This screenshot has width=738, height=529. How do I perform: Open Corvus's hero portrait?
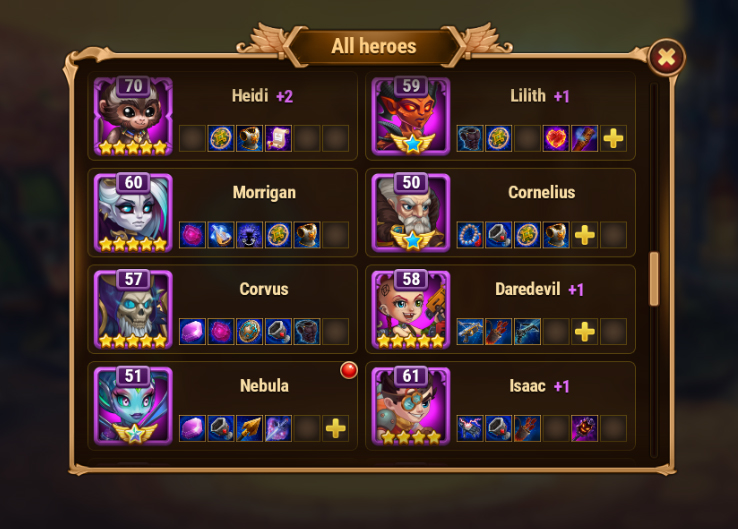[133, 310]
